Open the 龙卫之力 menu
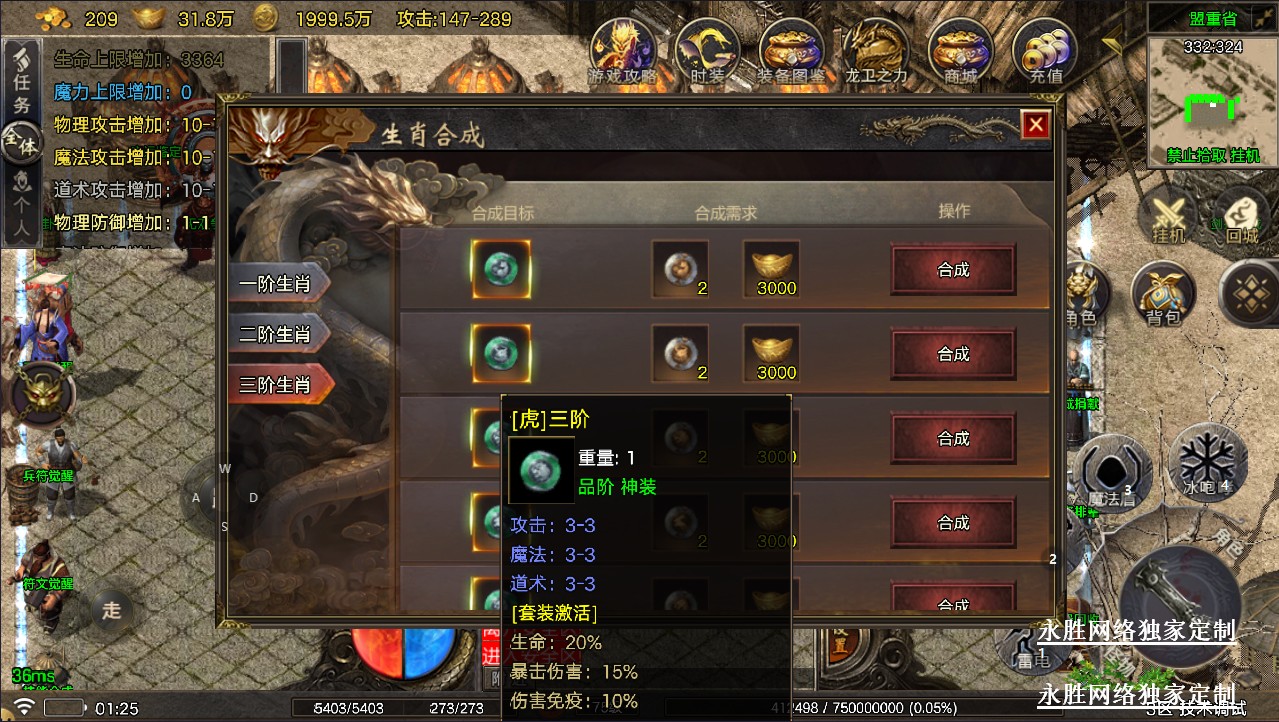1279x722 pixels. [x=876, y=52]
